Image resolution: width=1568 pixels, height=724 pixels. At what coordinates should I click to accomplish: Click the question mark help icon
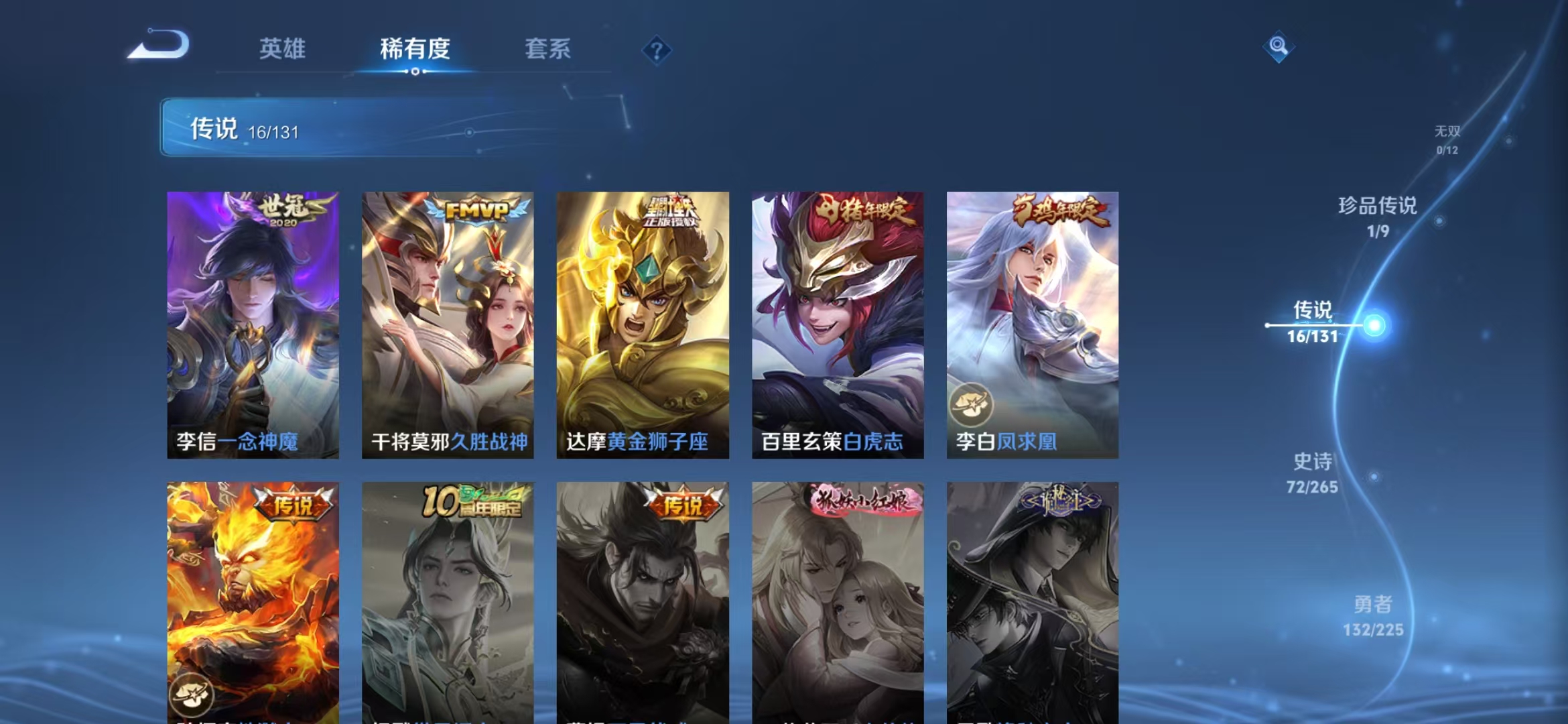point(657,49)
